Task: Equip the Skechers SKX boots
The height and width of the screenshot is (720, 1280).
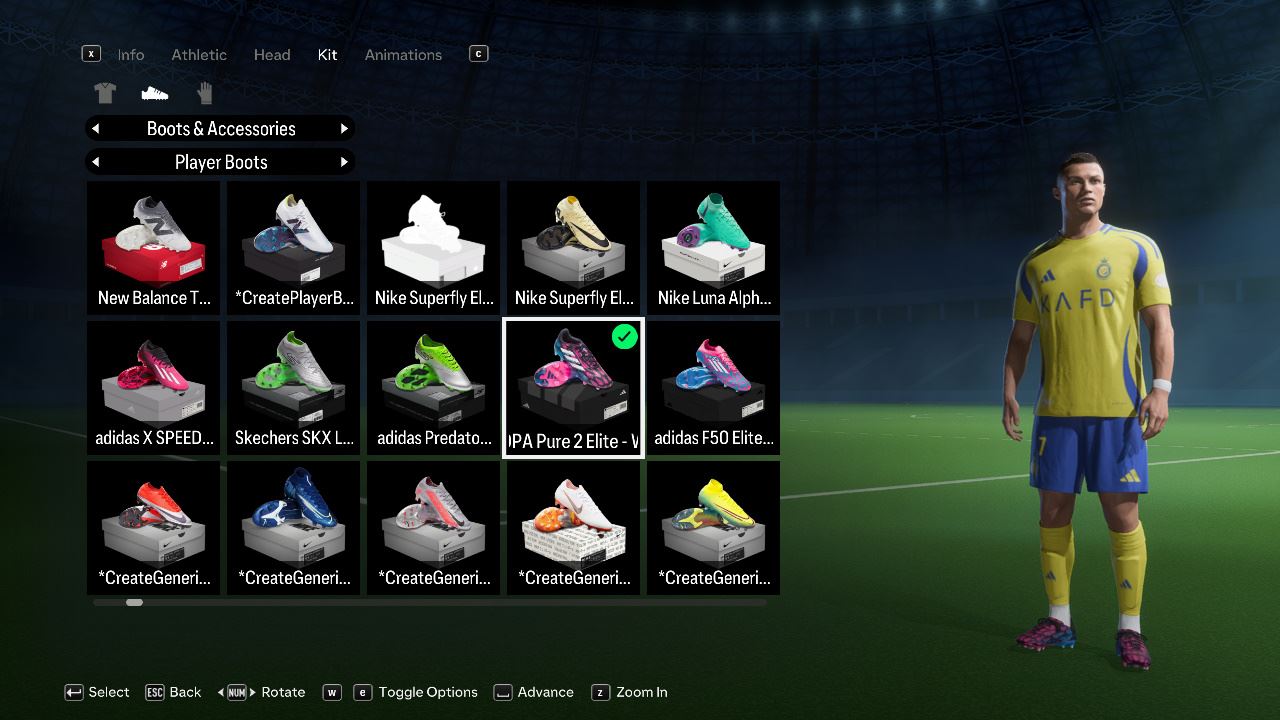Action: point(294,388)
